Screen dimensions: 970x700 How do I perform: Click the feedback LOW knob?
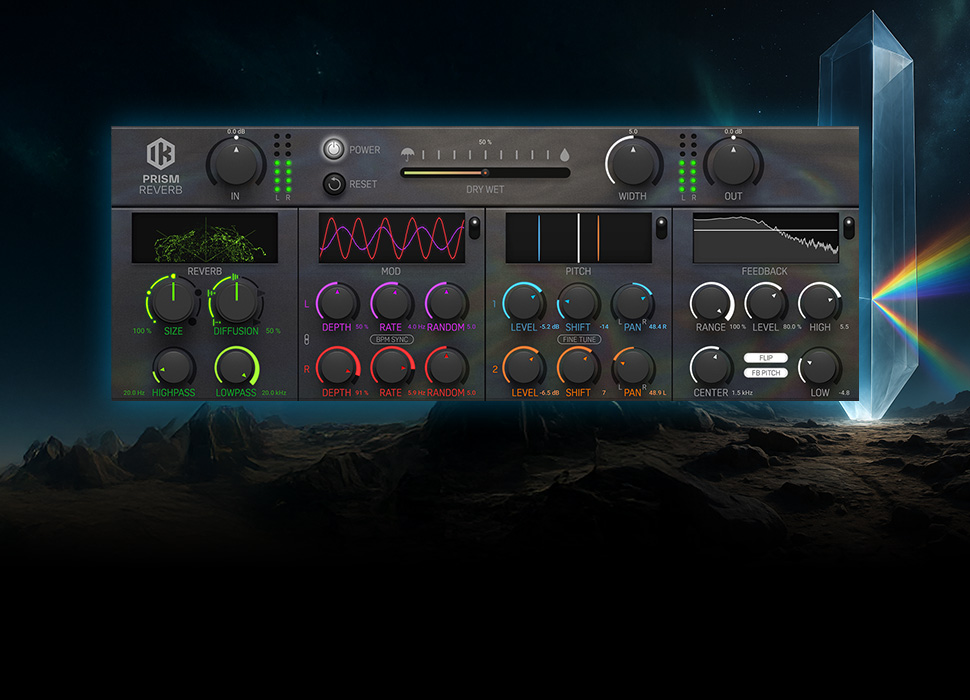point(820,367)
